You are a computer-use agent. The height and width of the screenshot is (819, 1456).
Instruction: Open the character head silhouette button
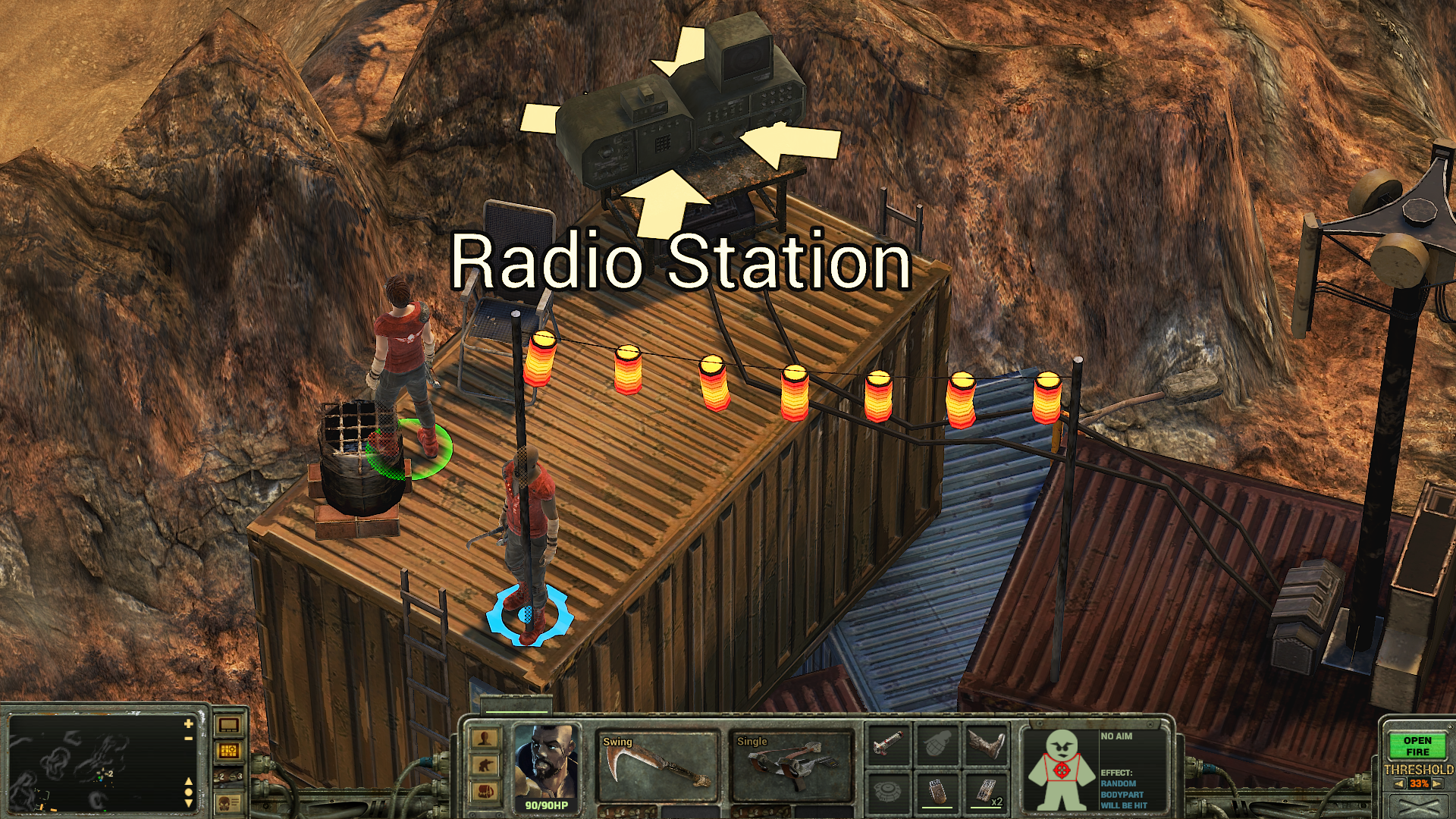pos(485,739)
